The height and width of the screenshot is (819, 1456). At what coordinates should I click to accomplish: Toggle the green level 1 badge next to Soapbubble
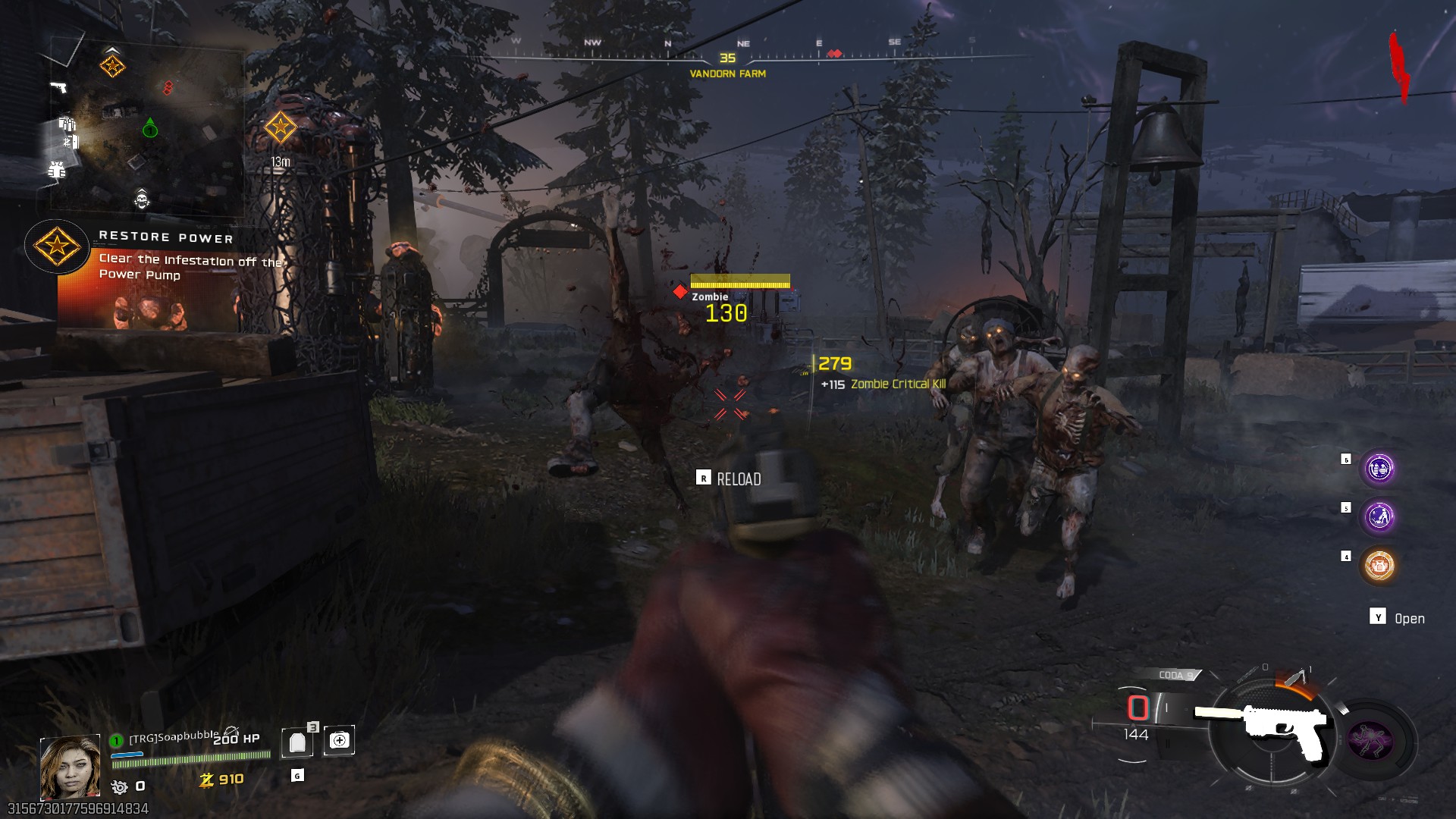(117, 740)
